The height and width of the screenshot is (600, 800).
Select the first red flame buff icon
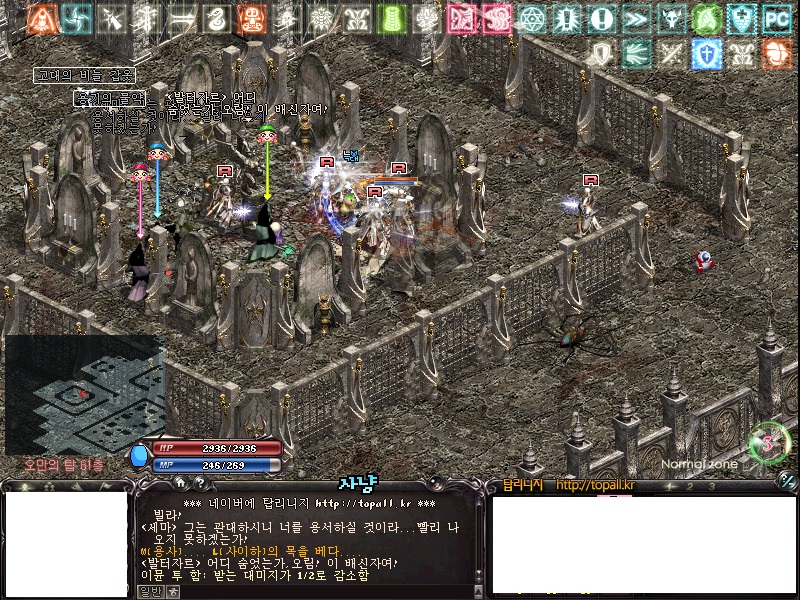[x=41, y=18]
